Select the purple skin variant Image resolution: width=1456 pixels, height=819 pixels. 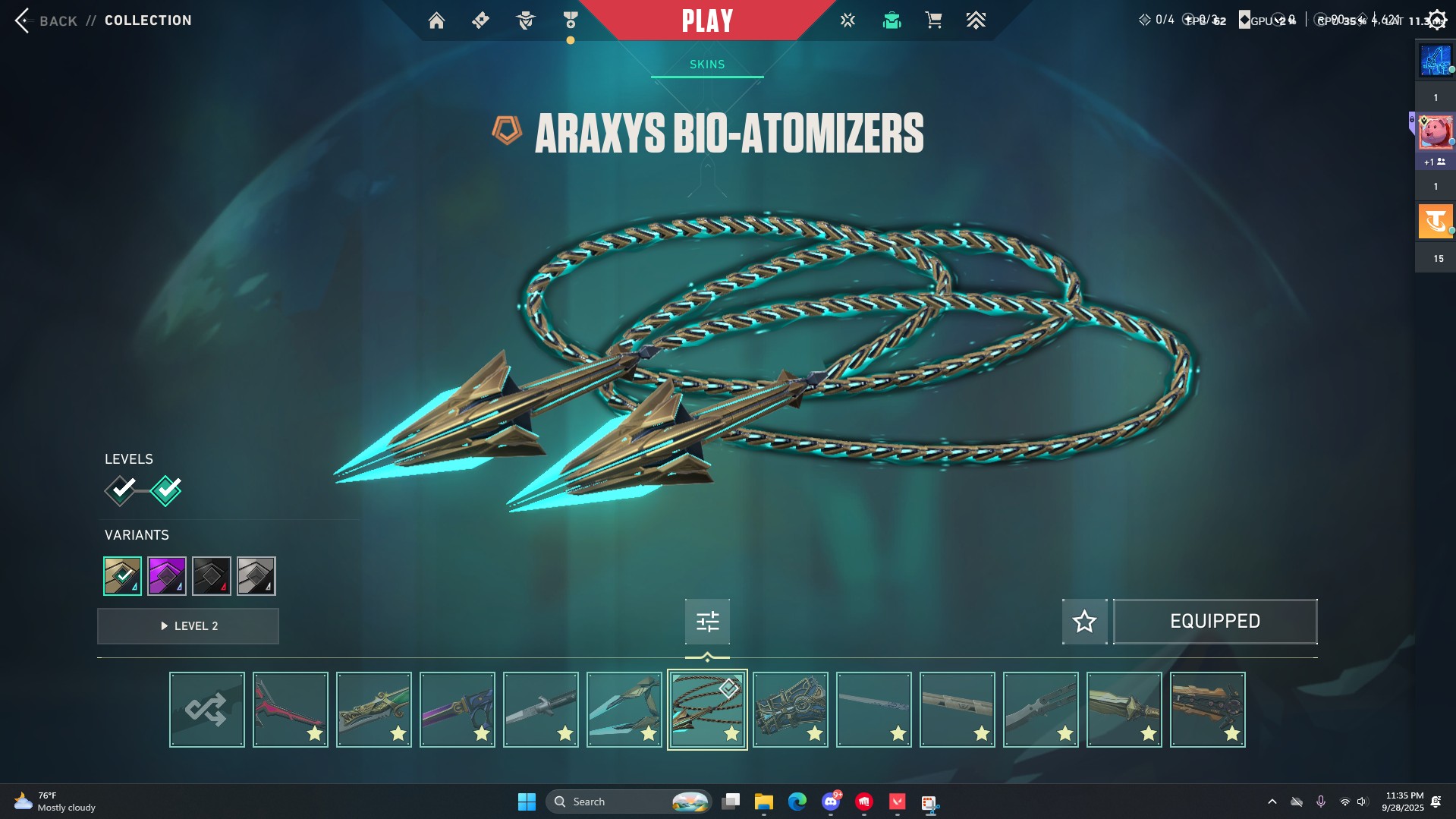coord(167,575)
